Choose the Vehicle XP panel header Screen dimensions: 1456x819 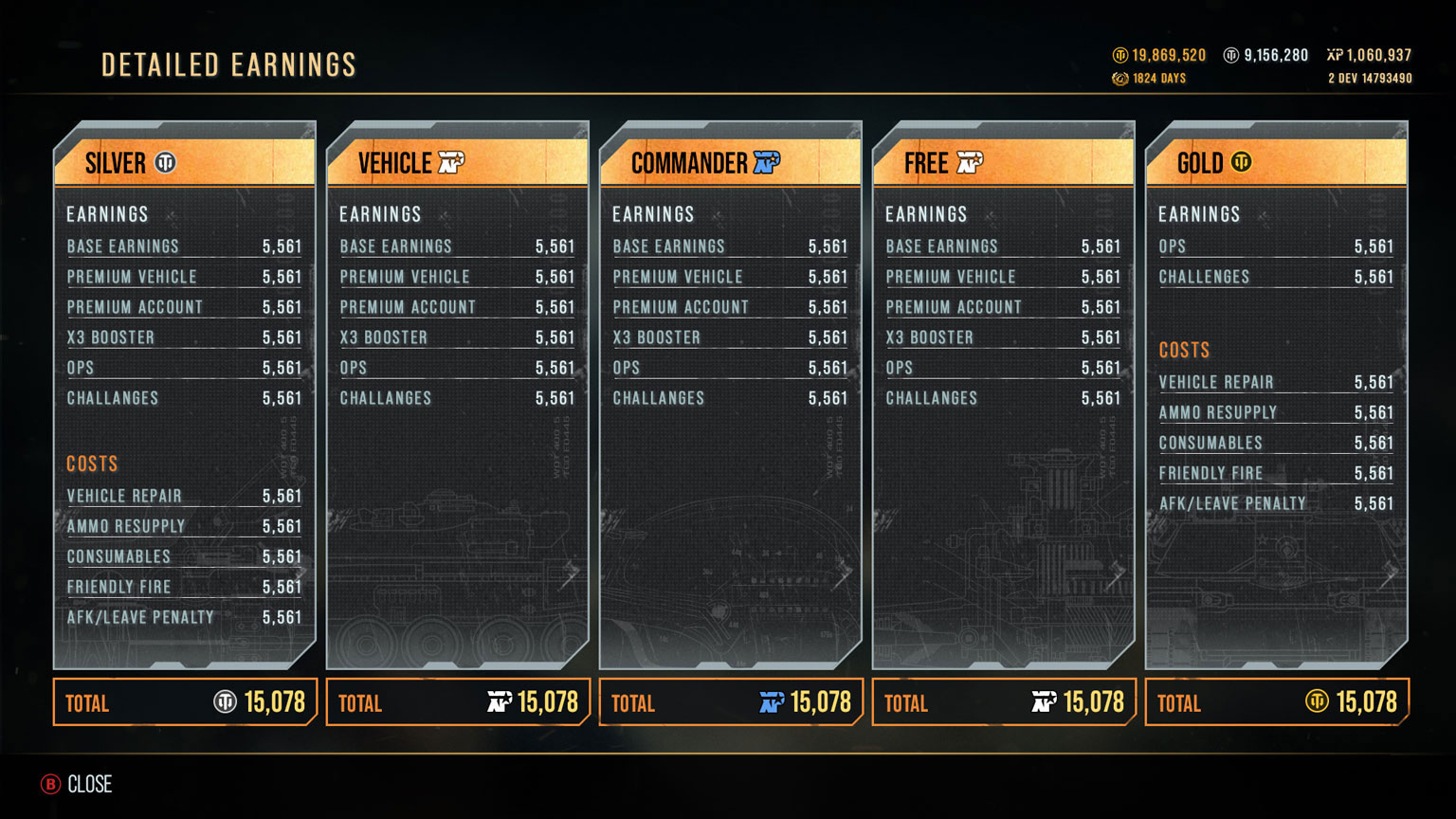458,163
